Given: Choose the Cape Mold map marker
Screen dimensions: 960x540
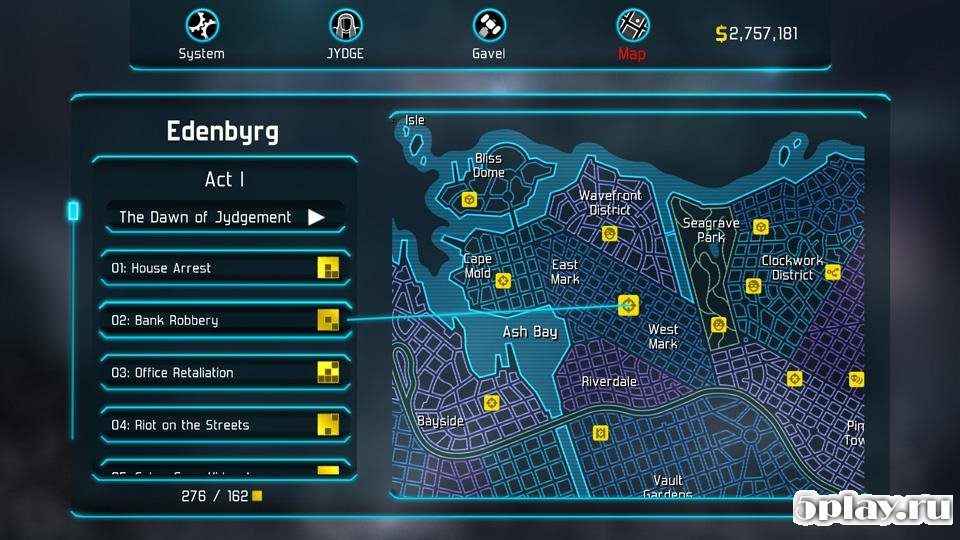Looking at the screenshot, I should [503, 281].
